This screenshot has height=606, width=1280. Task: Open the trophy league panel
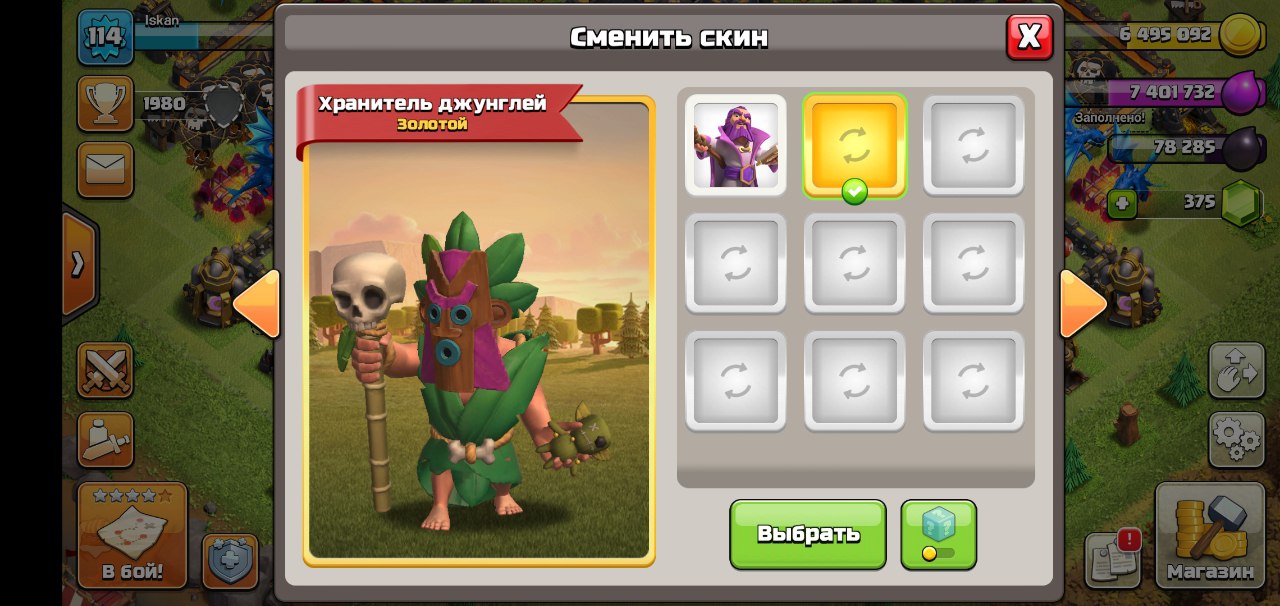coord(105,104)
